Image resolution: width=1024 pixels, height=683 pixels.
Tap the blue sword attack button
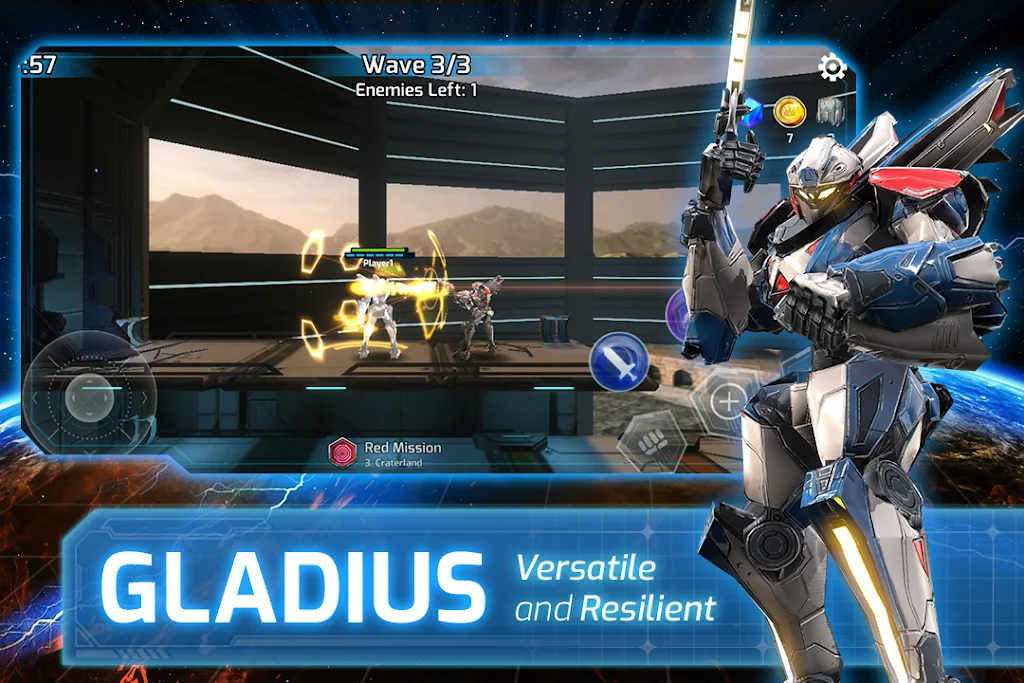[618, 361]
